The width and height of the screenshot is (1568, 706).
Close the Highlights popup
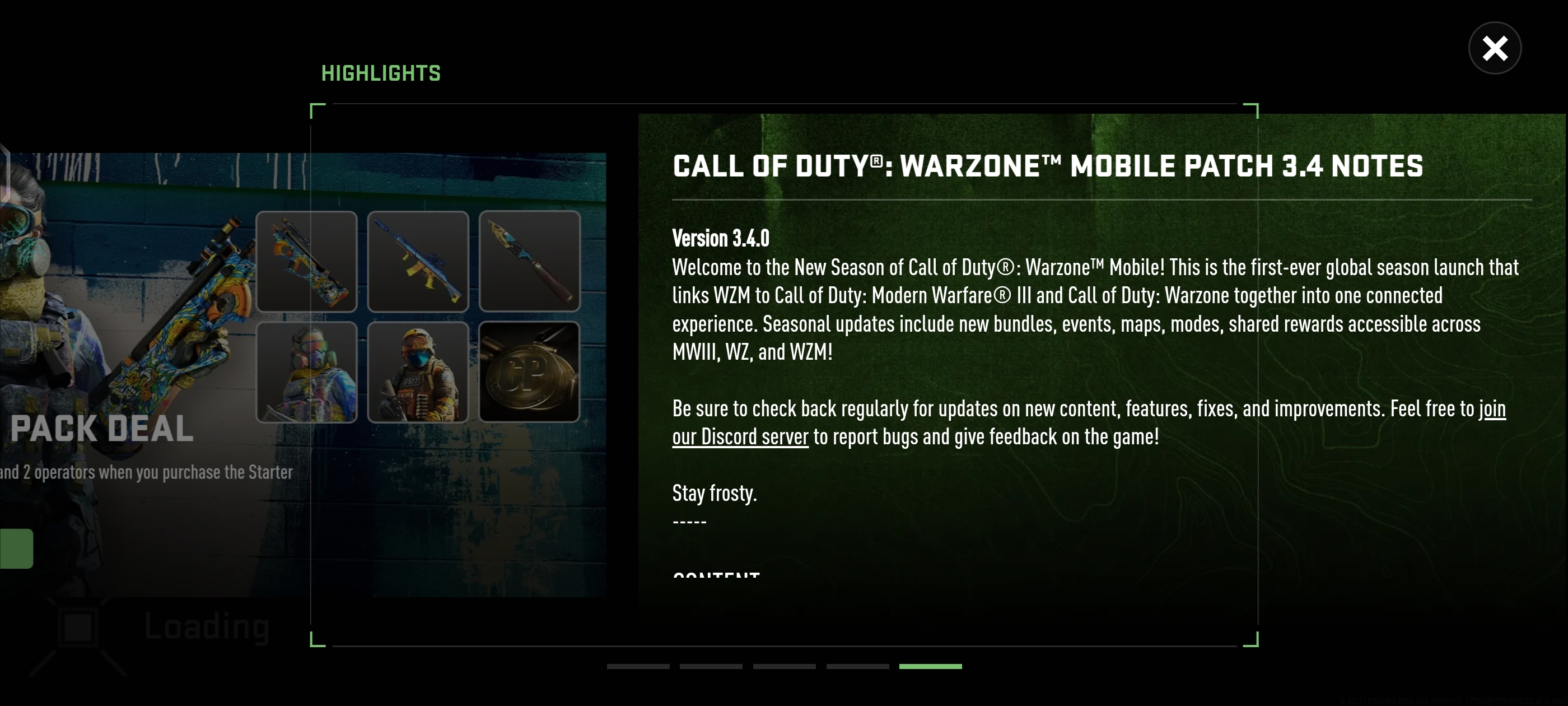tap(1494, 48)
